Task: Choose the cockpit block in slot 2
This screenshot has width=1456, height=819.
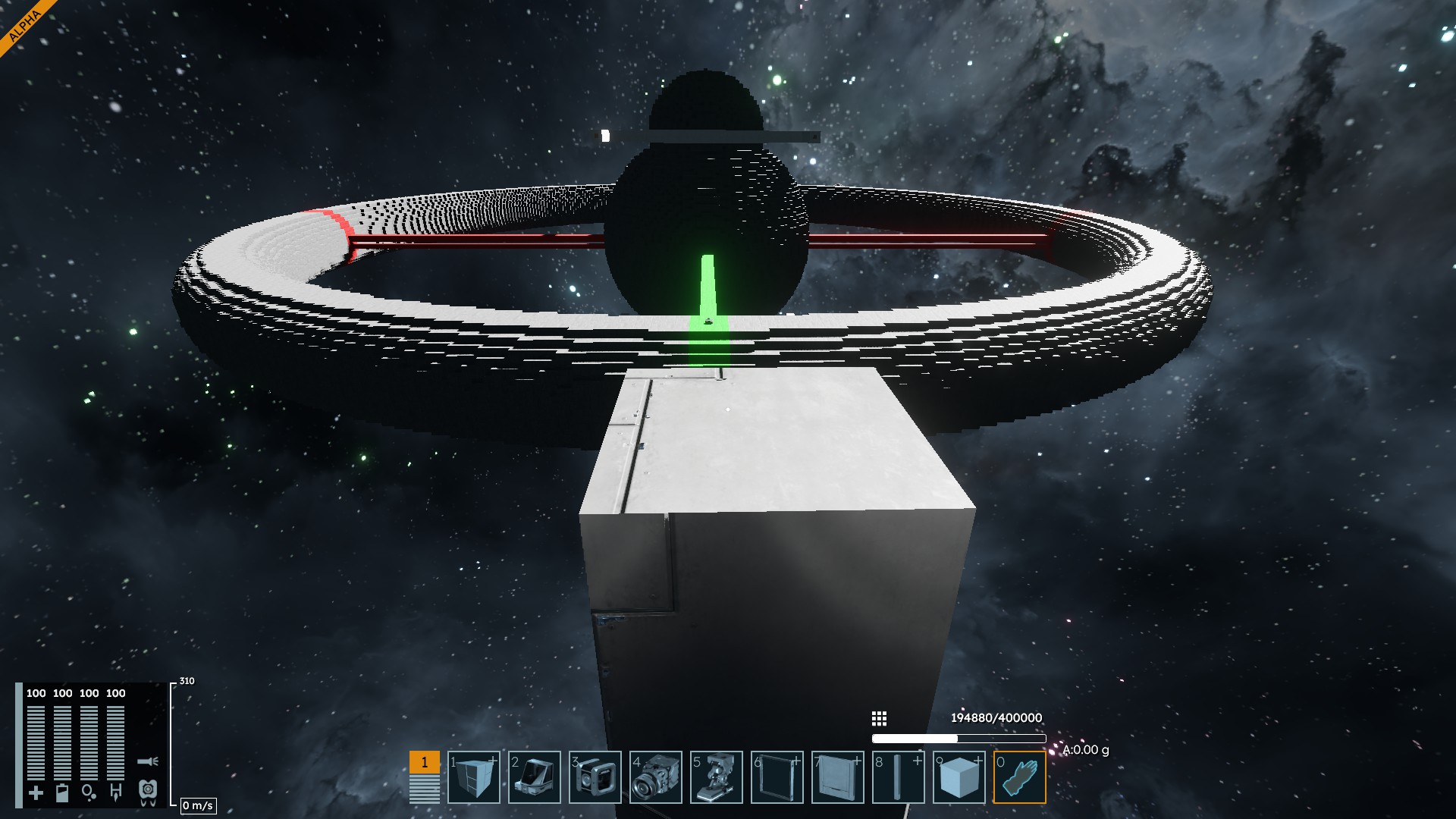Action: coord(535,777)
